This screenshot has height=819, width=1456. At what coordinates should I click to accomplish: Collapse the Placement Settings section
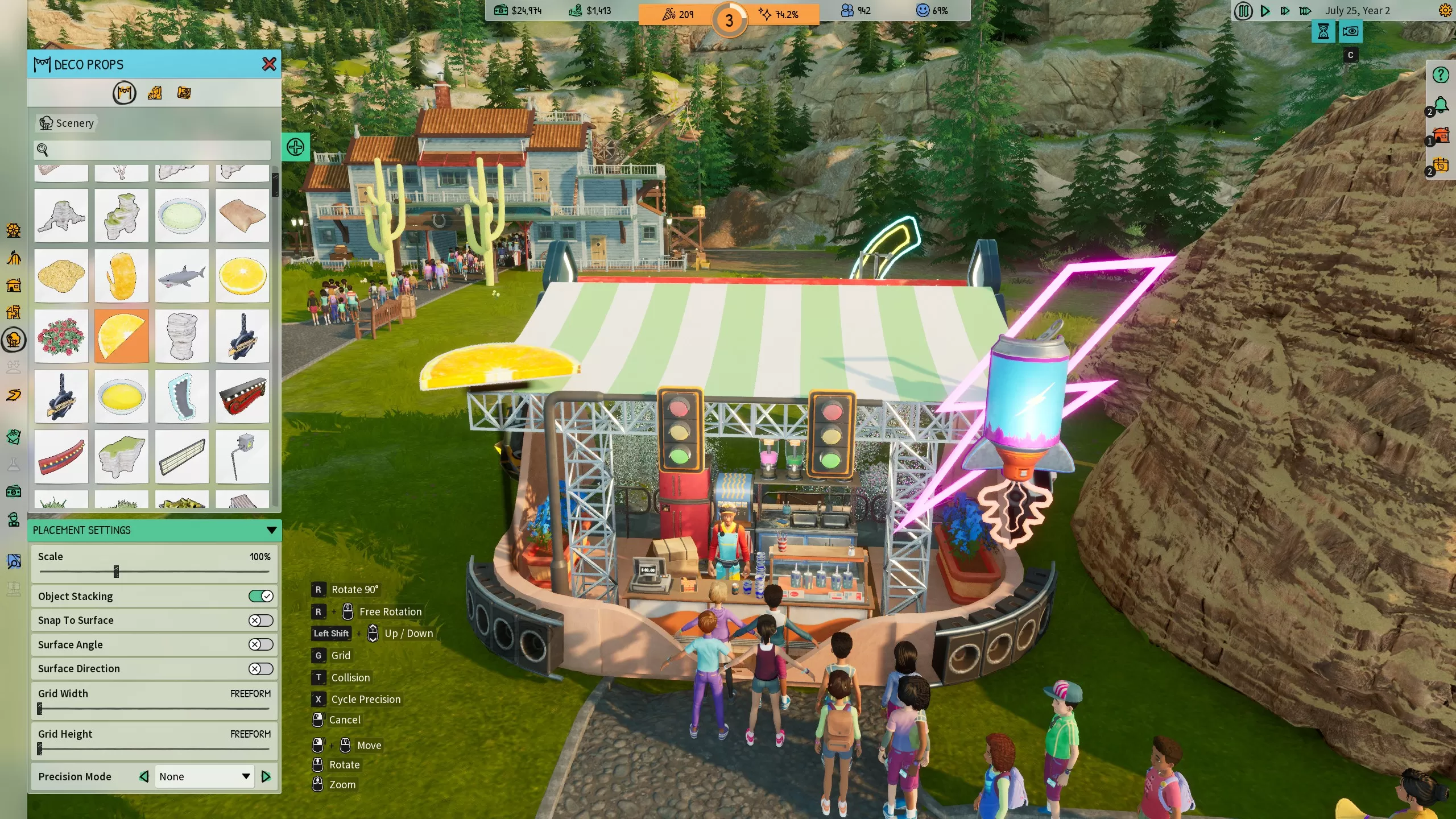click(x=271, y=531)
